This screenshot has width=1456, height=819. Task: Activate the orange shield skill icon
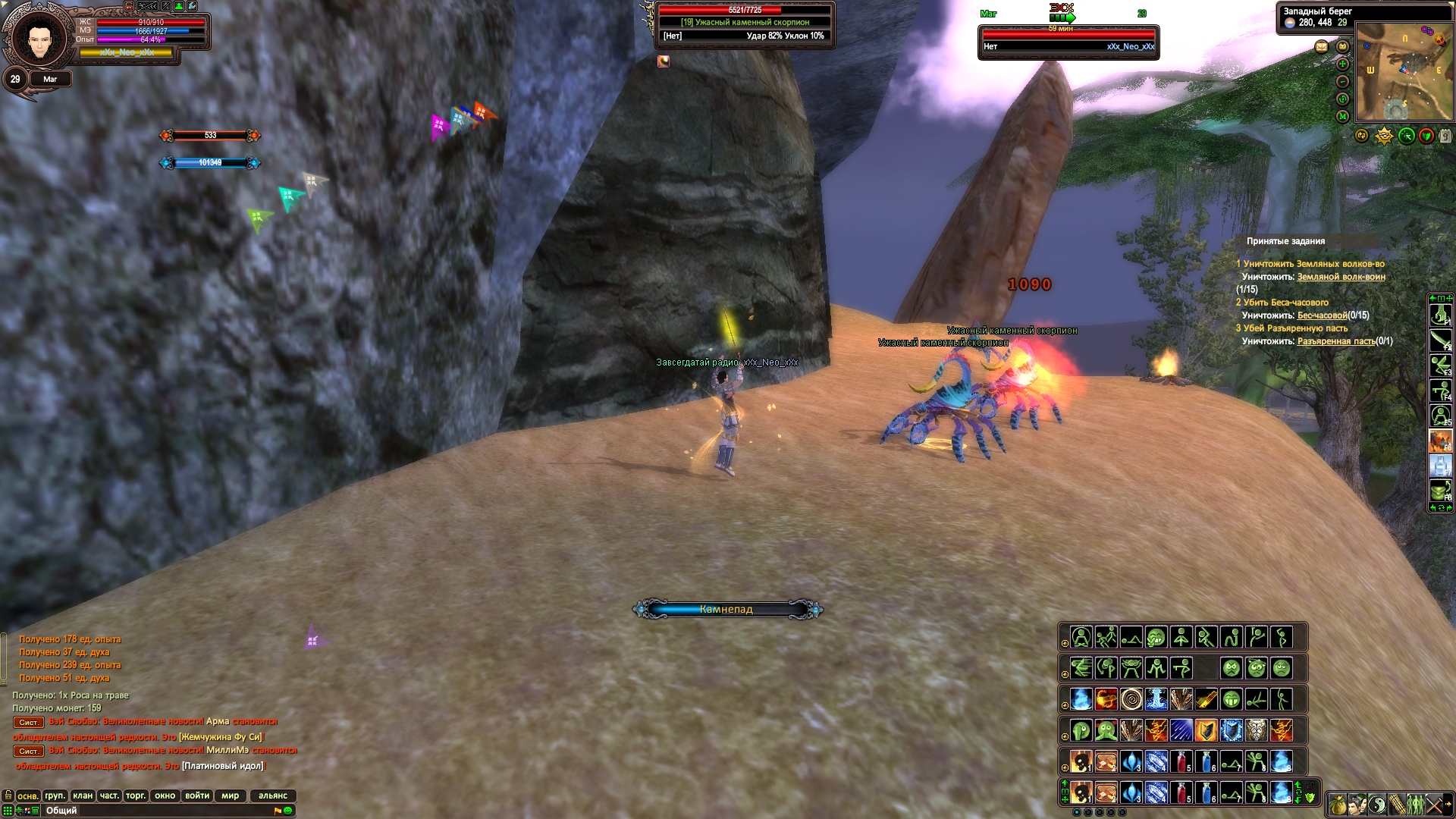coord(1206,730)
